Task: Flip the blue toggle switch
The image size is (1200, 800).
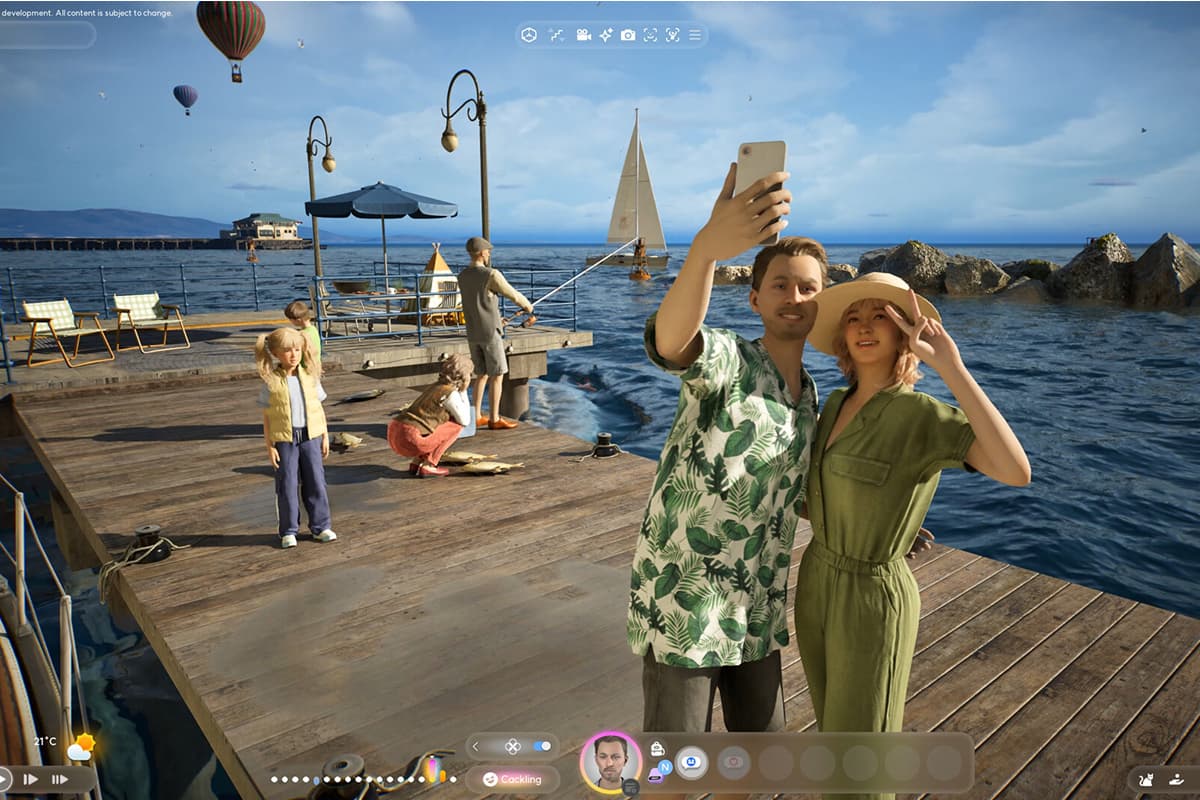Action: click(542, 746)
